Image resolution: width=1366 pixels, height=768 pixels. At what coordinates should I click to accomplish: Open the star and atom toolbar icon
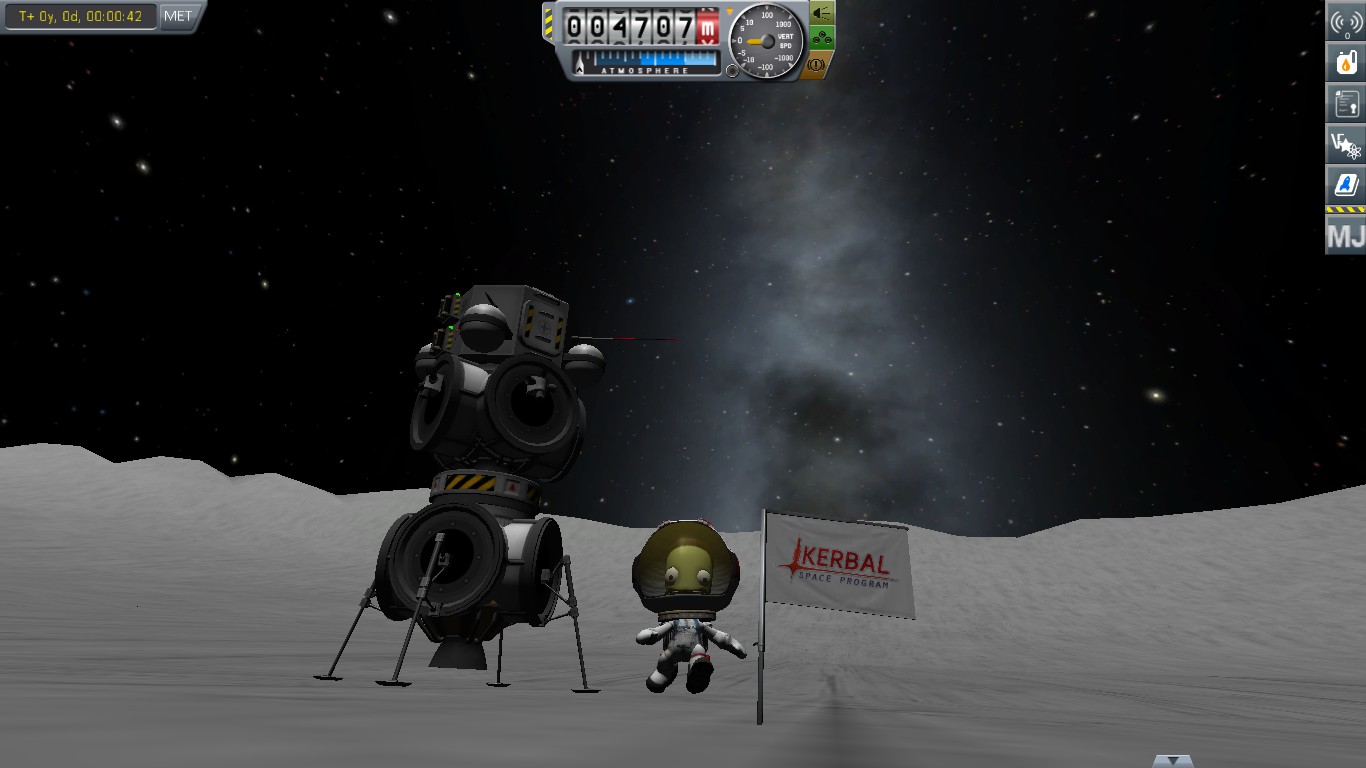click(x=1346, y=144)
